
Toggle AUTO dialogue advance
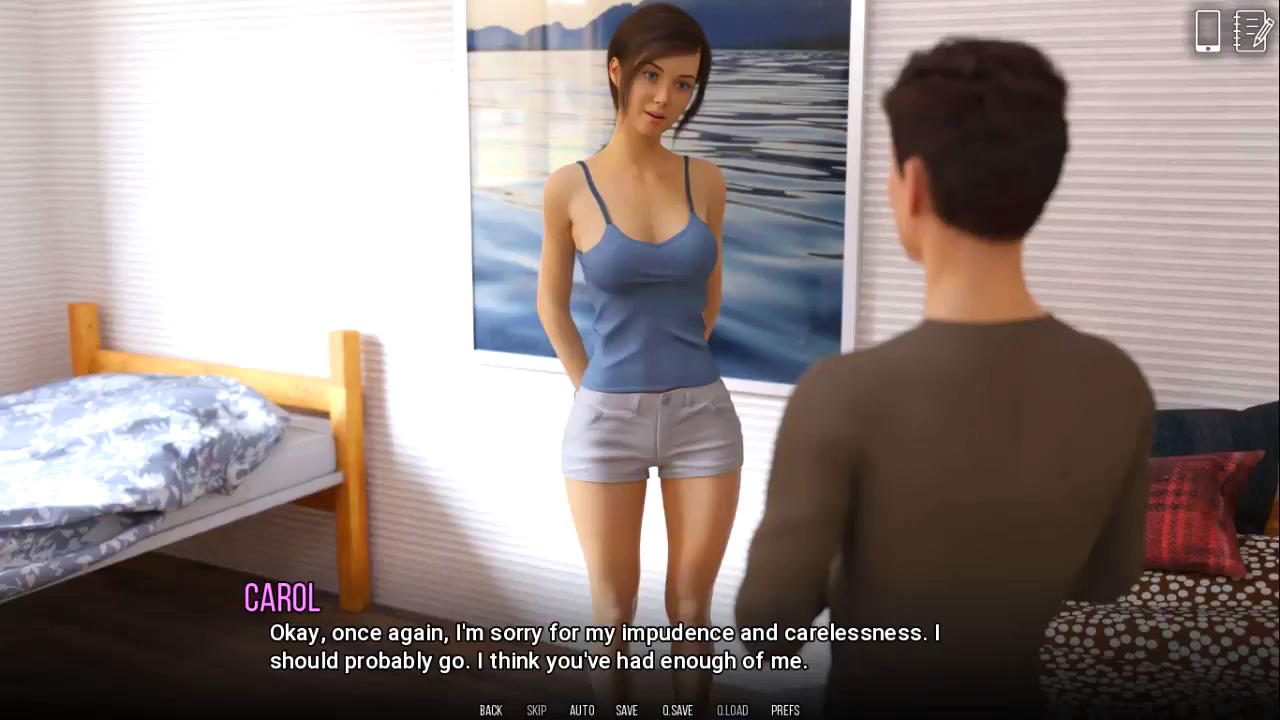click(582, 710)
